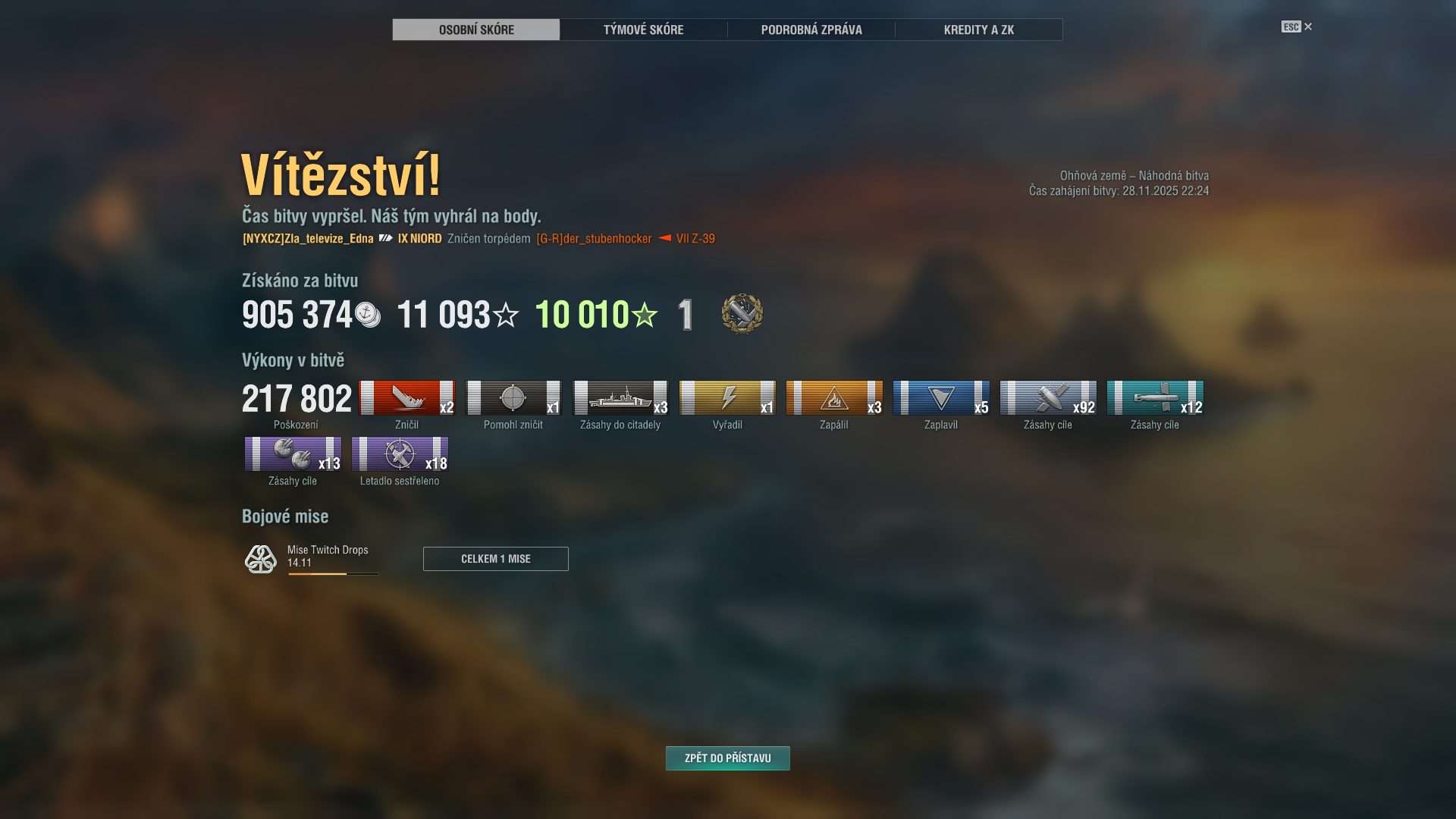This screenshot has width=1456, height=819.
Task: Open the Podrobná zpráva tab
Action: 811,30
